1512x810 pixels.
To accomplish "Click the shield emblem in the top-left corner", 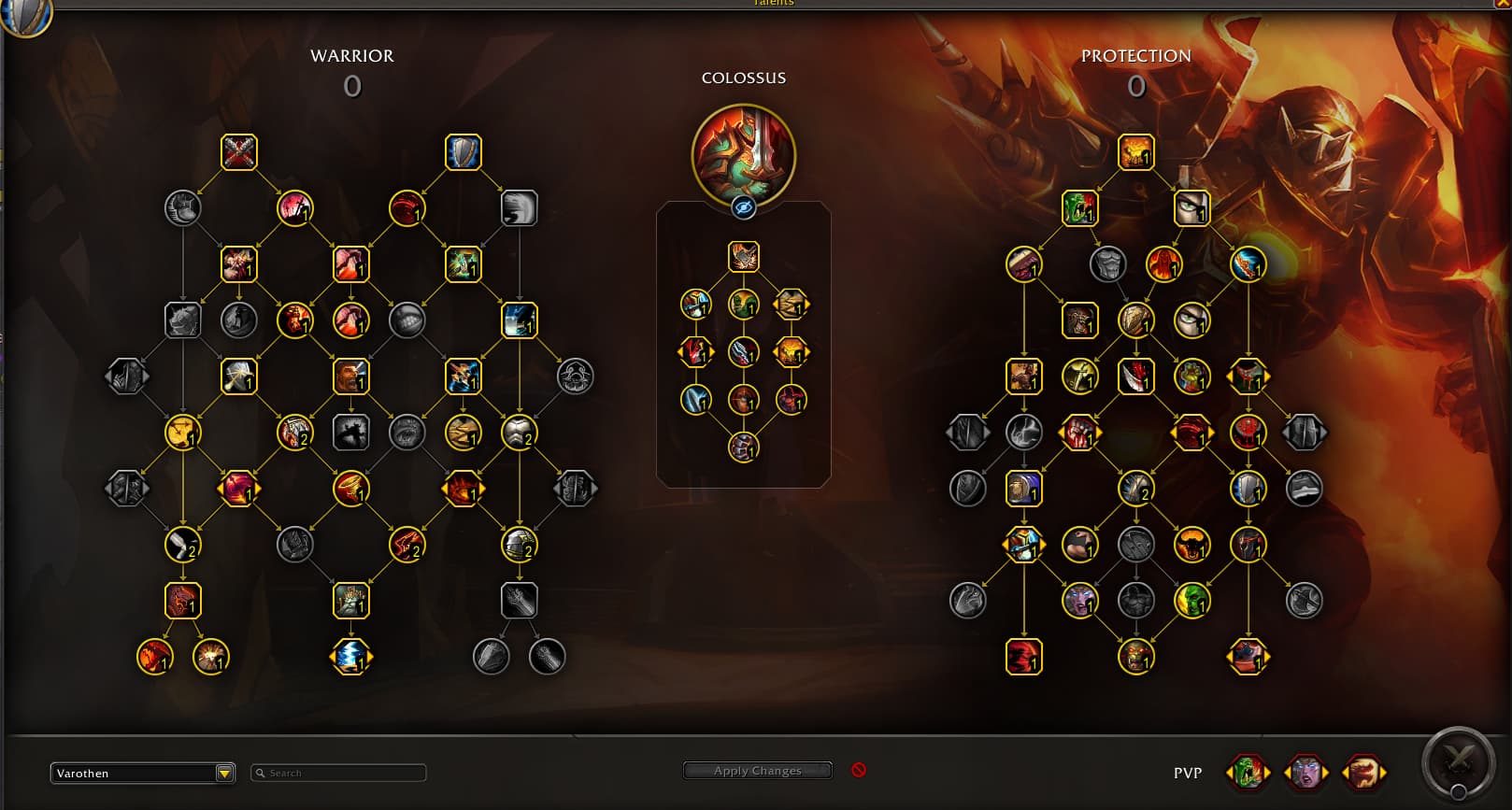I will coord(24,15).
